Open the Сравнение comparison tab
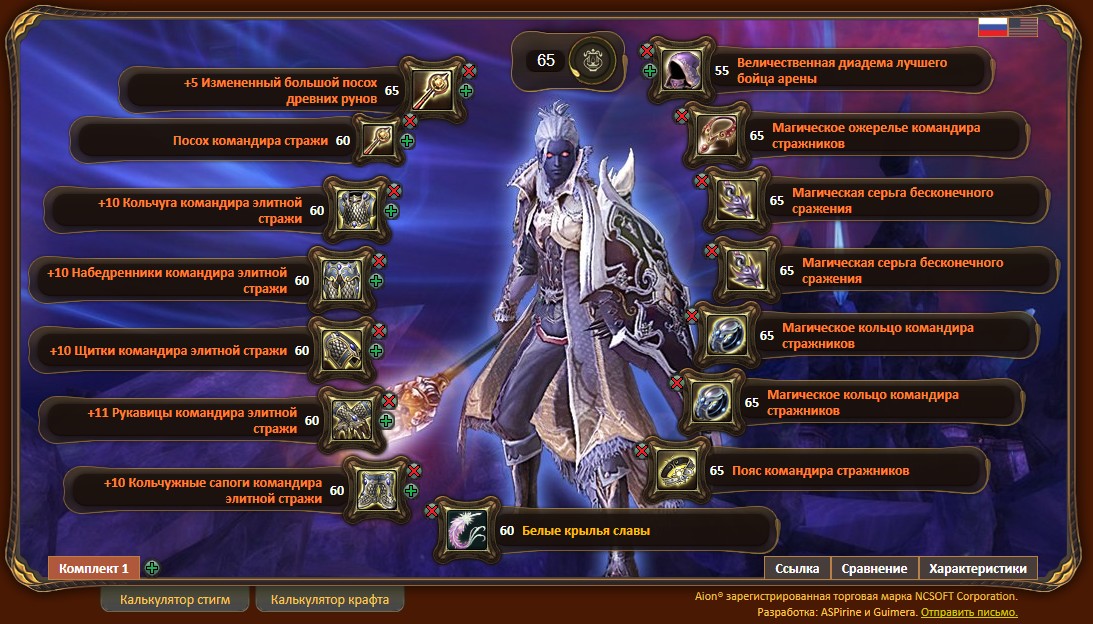The height and width of the screenshot is (624, 1093). [874, 568]
